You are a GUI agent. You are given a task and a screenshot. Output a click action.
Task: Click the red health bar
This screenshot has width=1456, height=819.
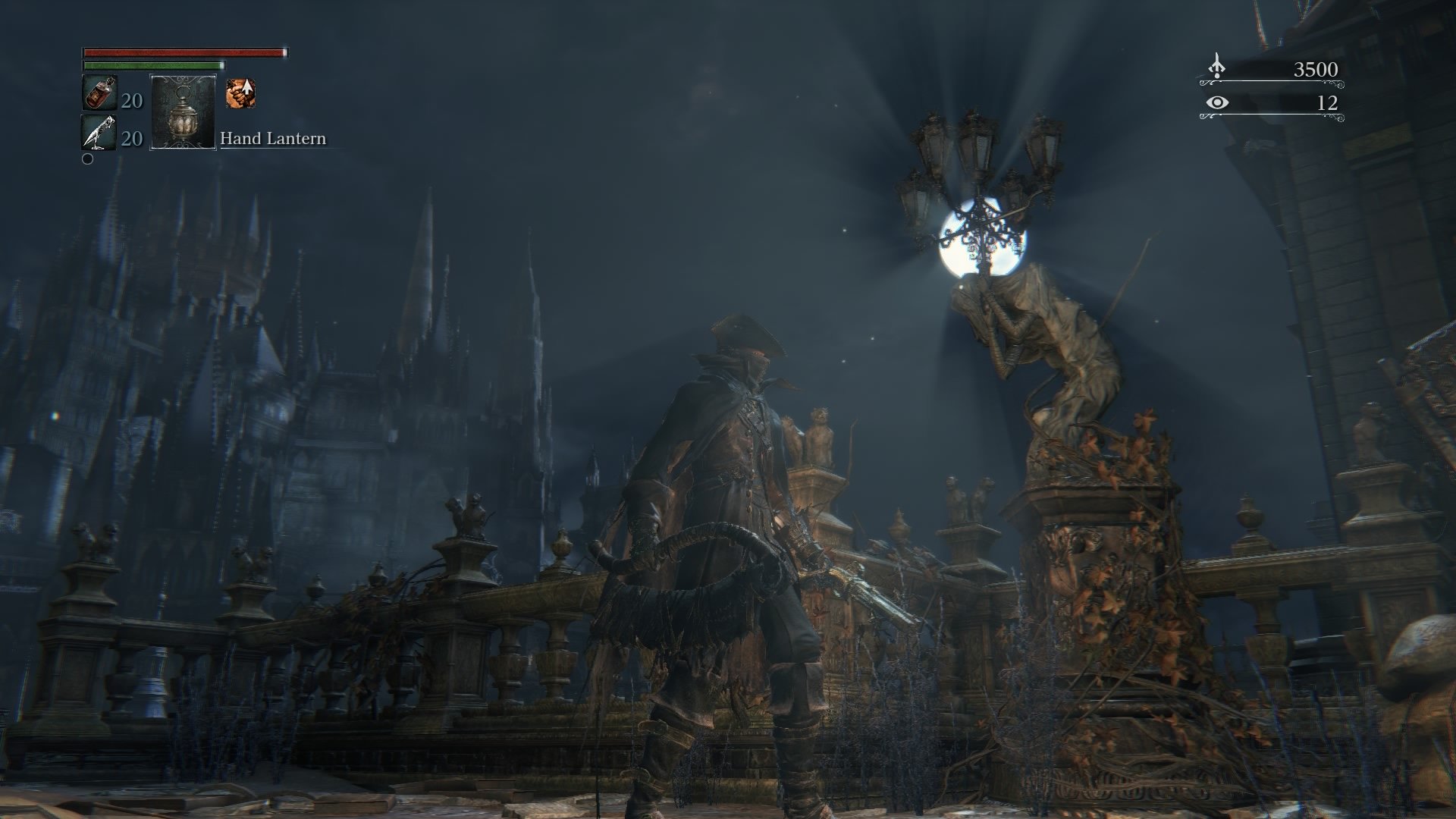[x=182, y=53]
